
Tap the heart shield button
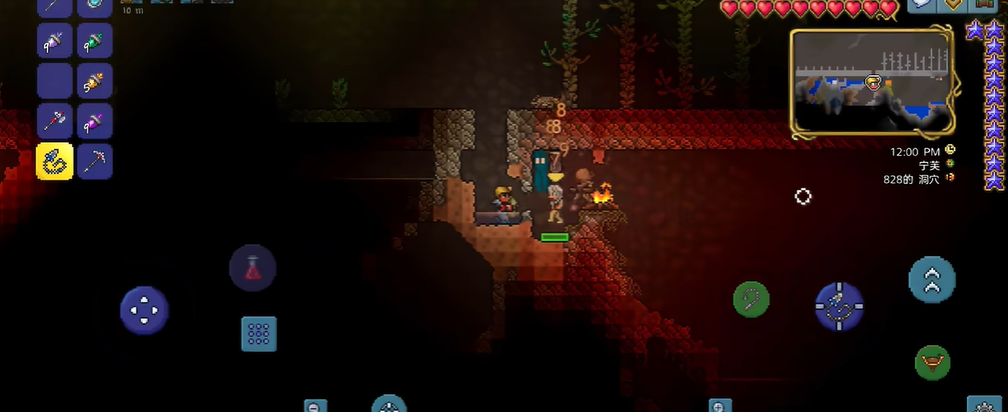(955, 6)
